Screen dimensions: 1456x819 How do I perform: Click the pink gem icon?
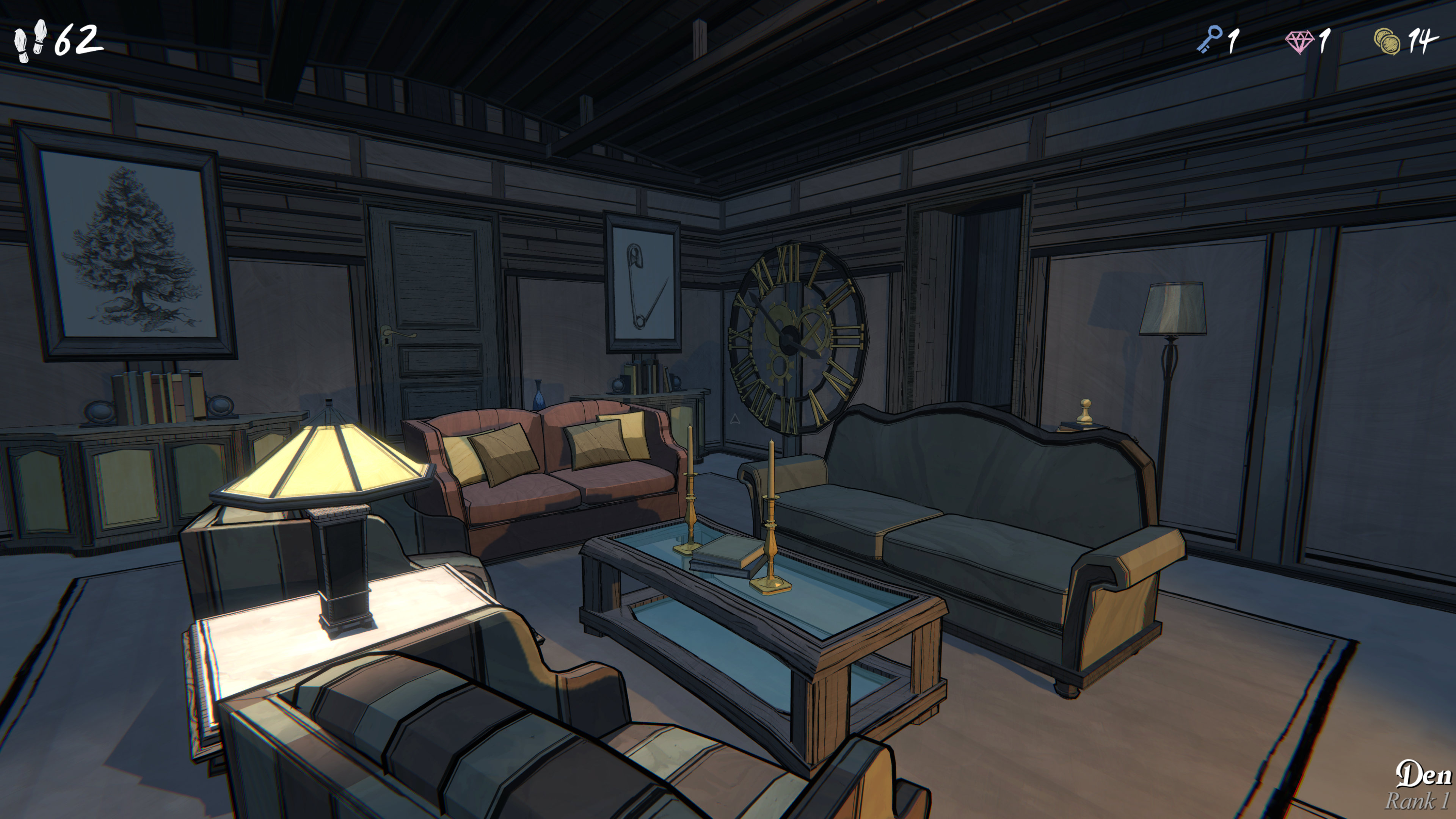[1299, 42]
